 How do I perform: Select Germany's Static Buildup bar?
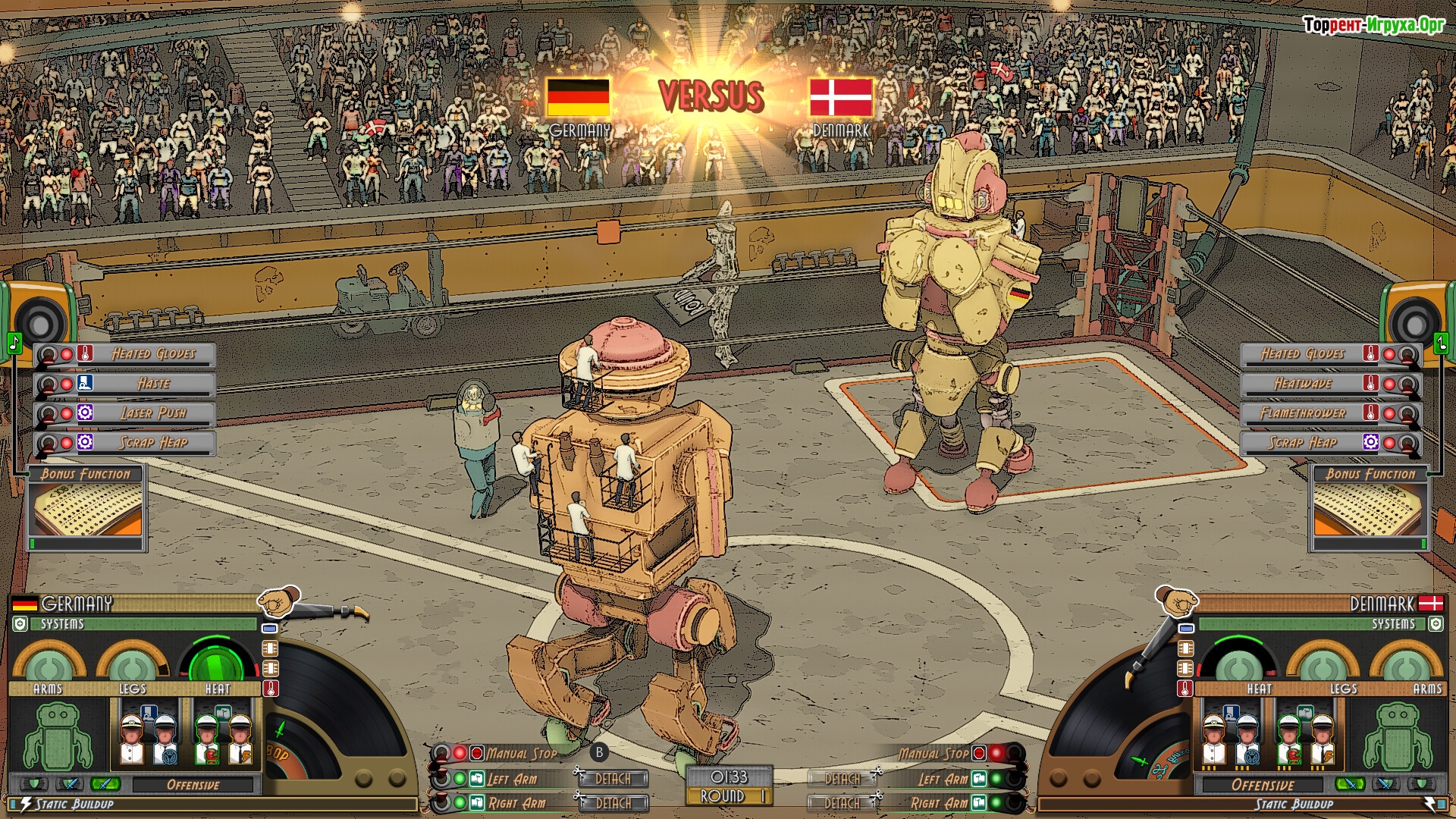[212, 805]
